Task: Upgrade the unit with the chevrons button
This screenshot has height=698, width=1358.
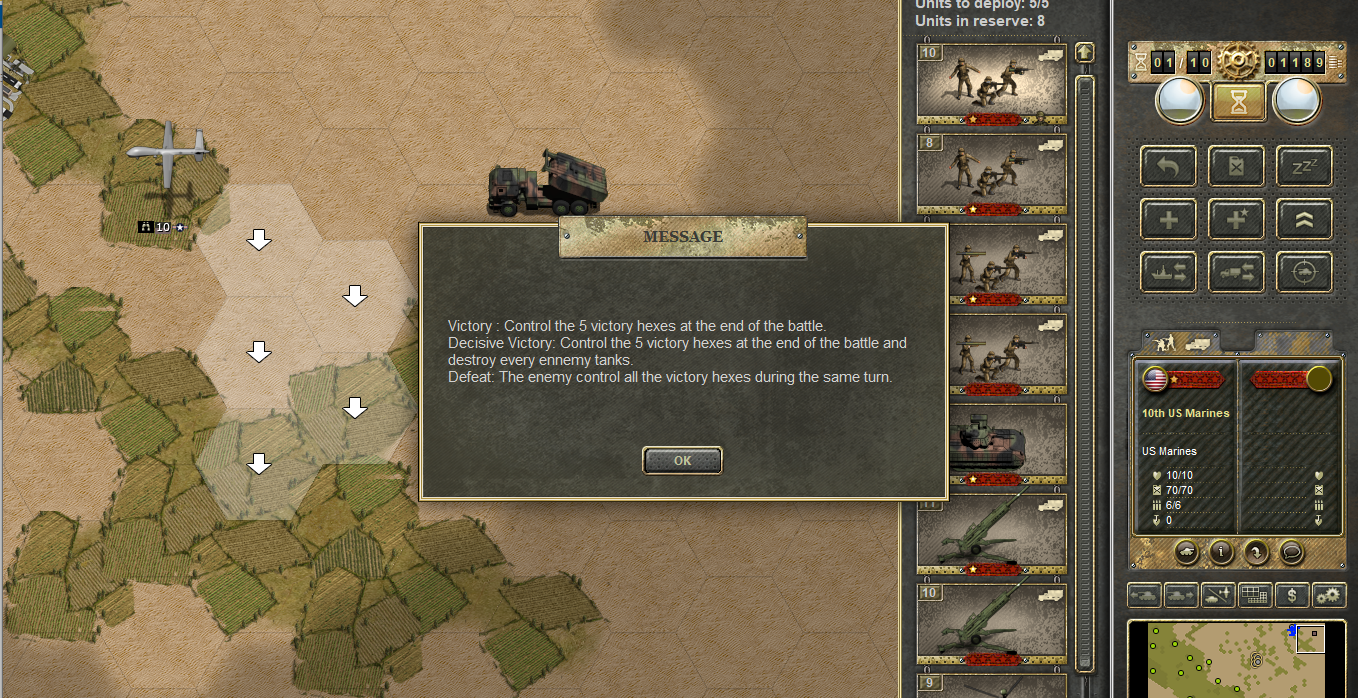Action: pos(1303,219)
